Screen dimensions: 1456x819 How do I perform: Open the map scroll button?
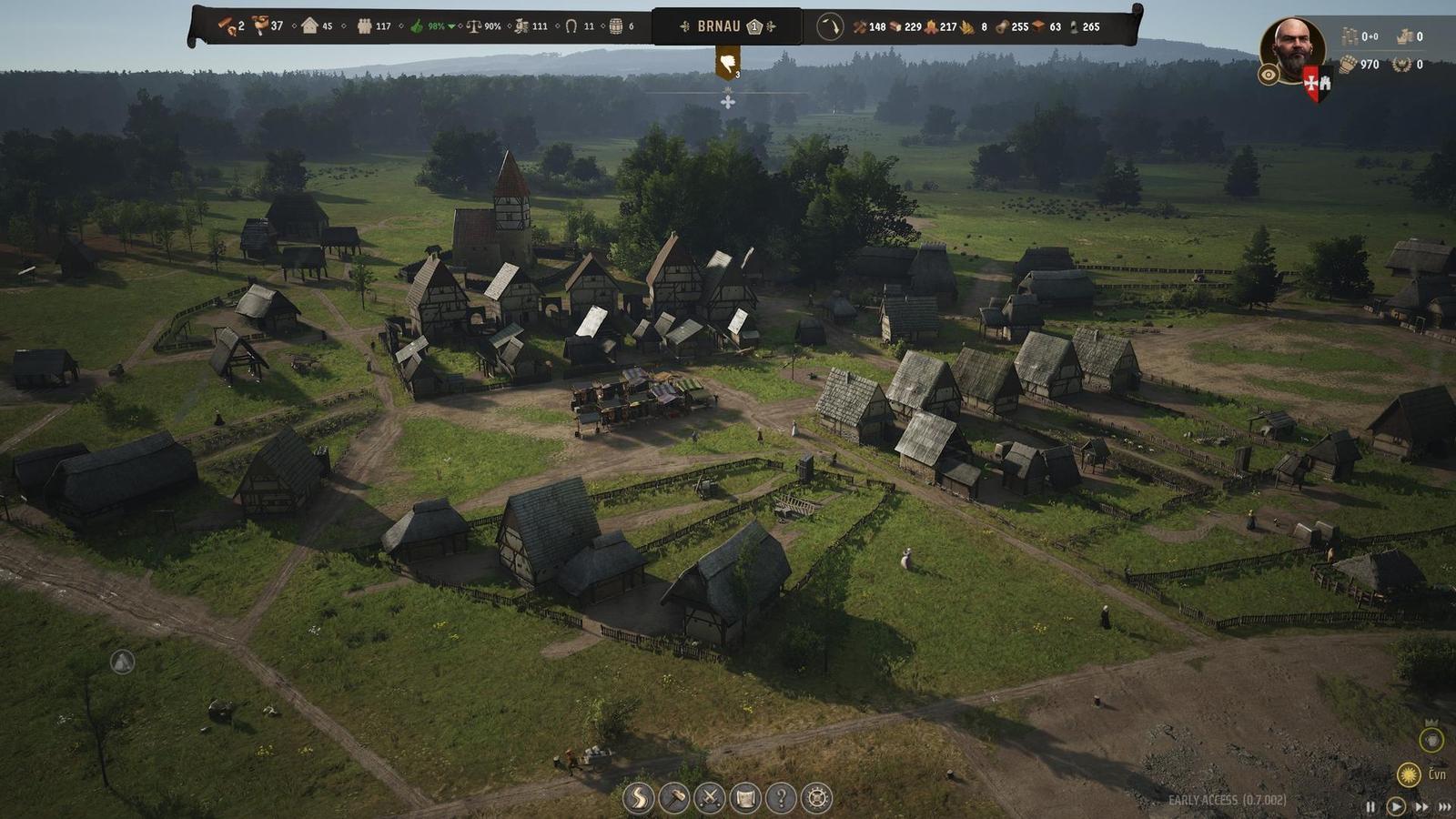pos(745,798)
